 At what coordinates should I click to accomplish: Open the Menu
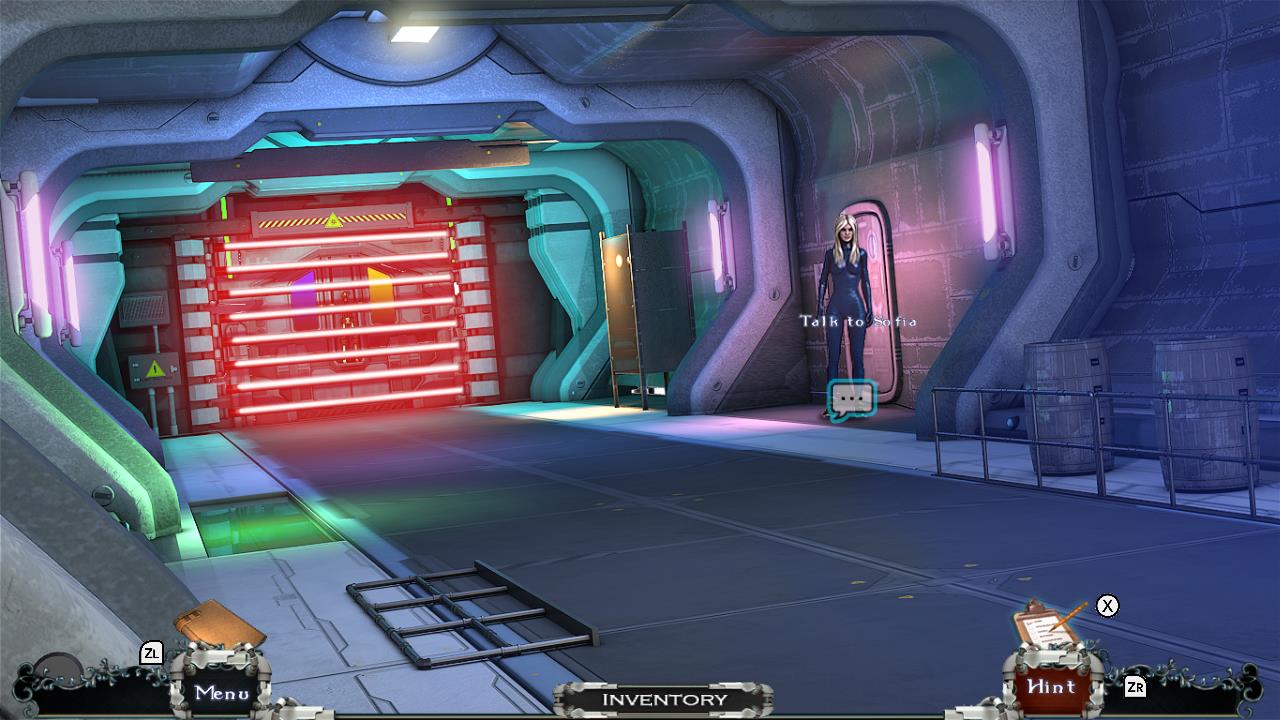point(222,692)
